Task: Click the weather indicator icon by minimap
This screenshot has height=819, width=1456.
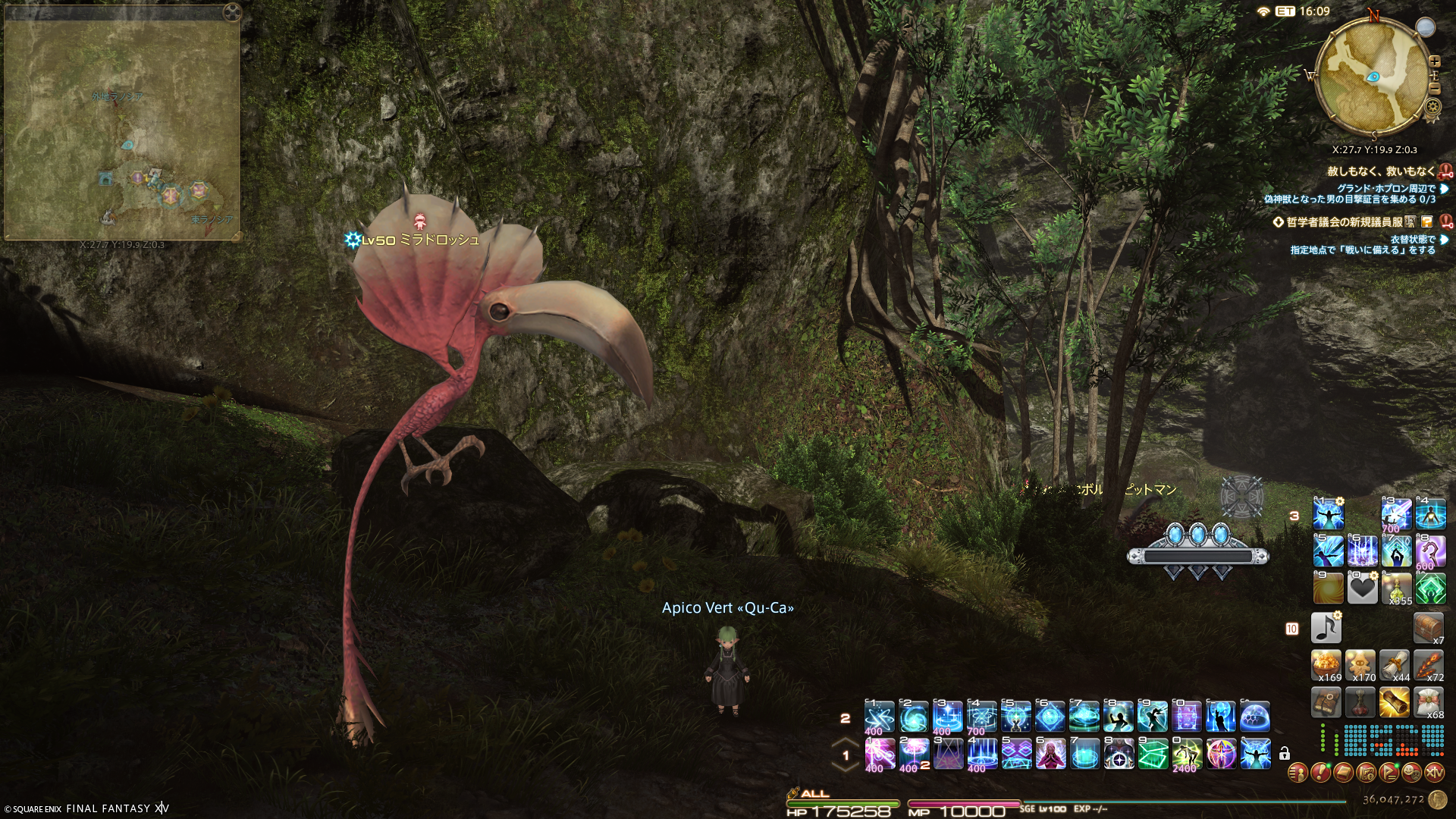Action: 1426,27
